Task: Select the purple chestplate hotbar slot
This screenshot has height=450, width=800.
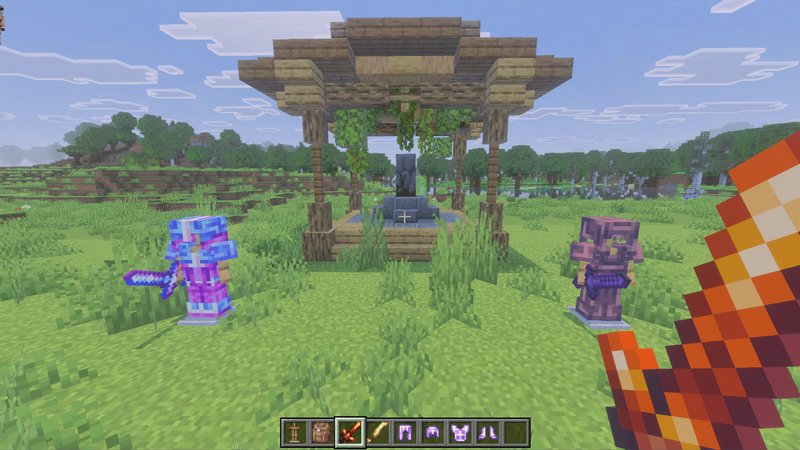Action: (x=461, y=432)
